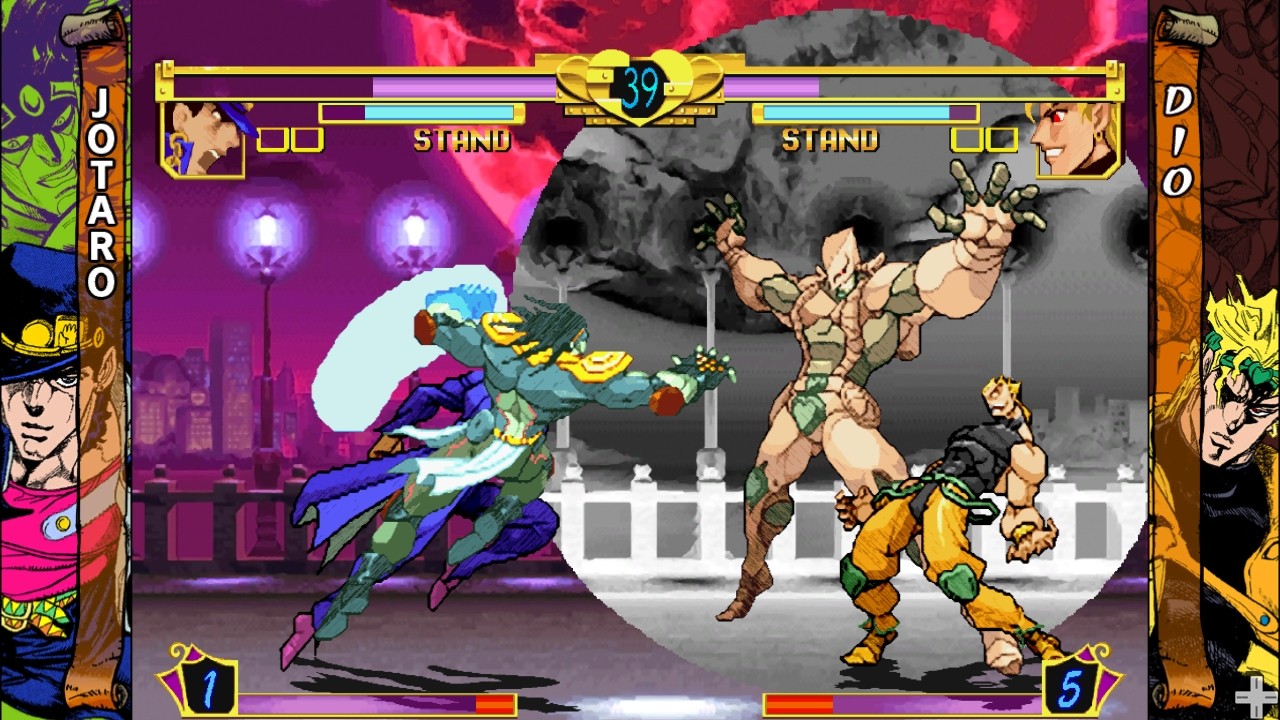Tap the D-pad overlay icon

(1255, 697)
